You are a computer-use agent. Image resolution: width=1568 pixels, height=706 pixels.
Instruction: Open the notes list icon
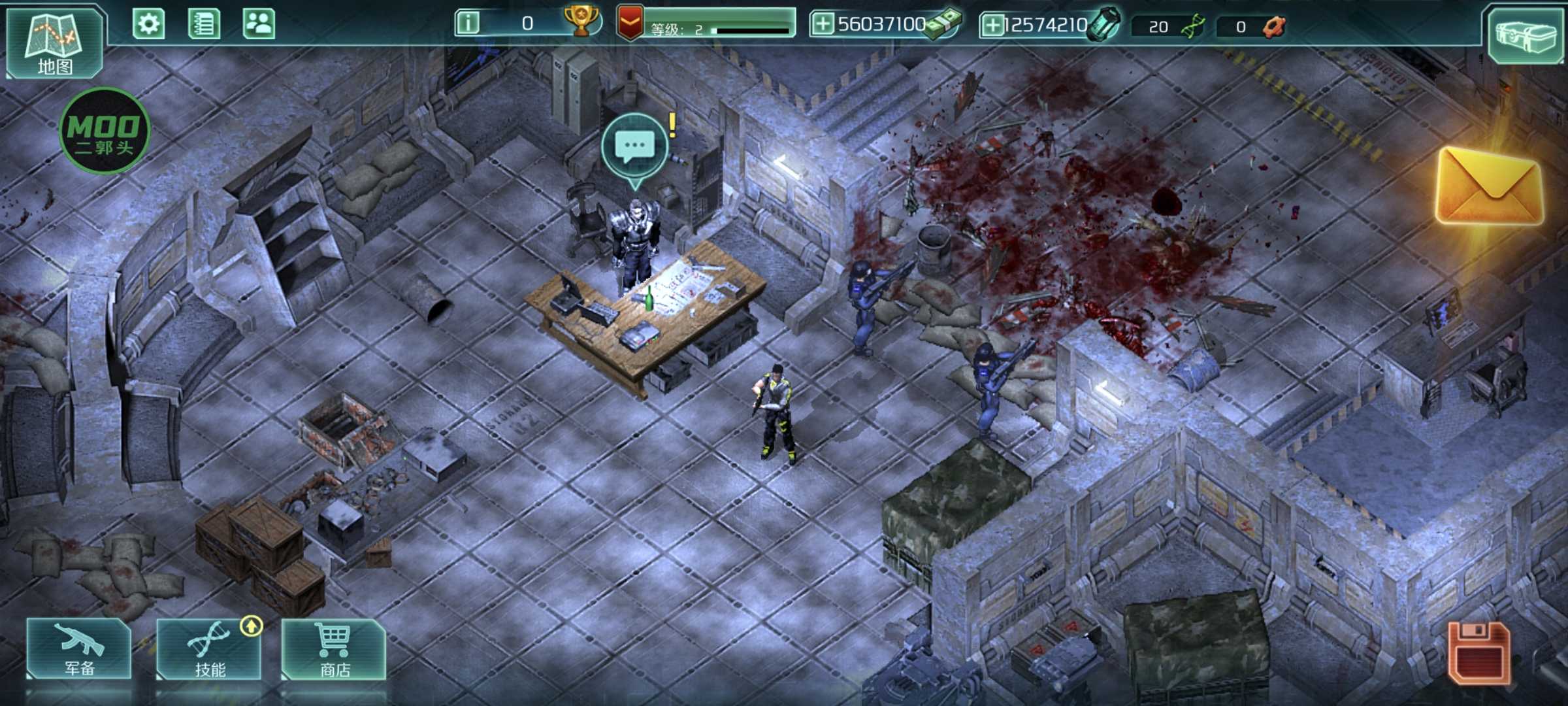203,25
